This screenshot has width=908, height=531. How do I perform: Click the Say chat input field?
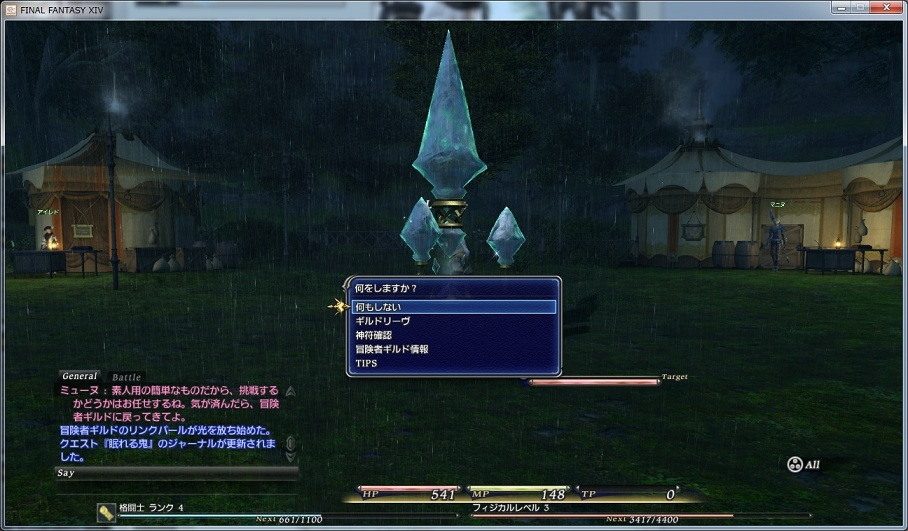175,472
